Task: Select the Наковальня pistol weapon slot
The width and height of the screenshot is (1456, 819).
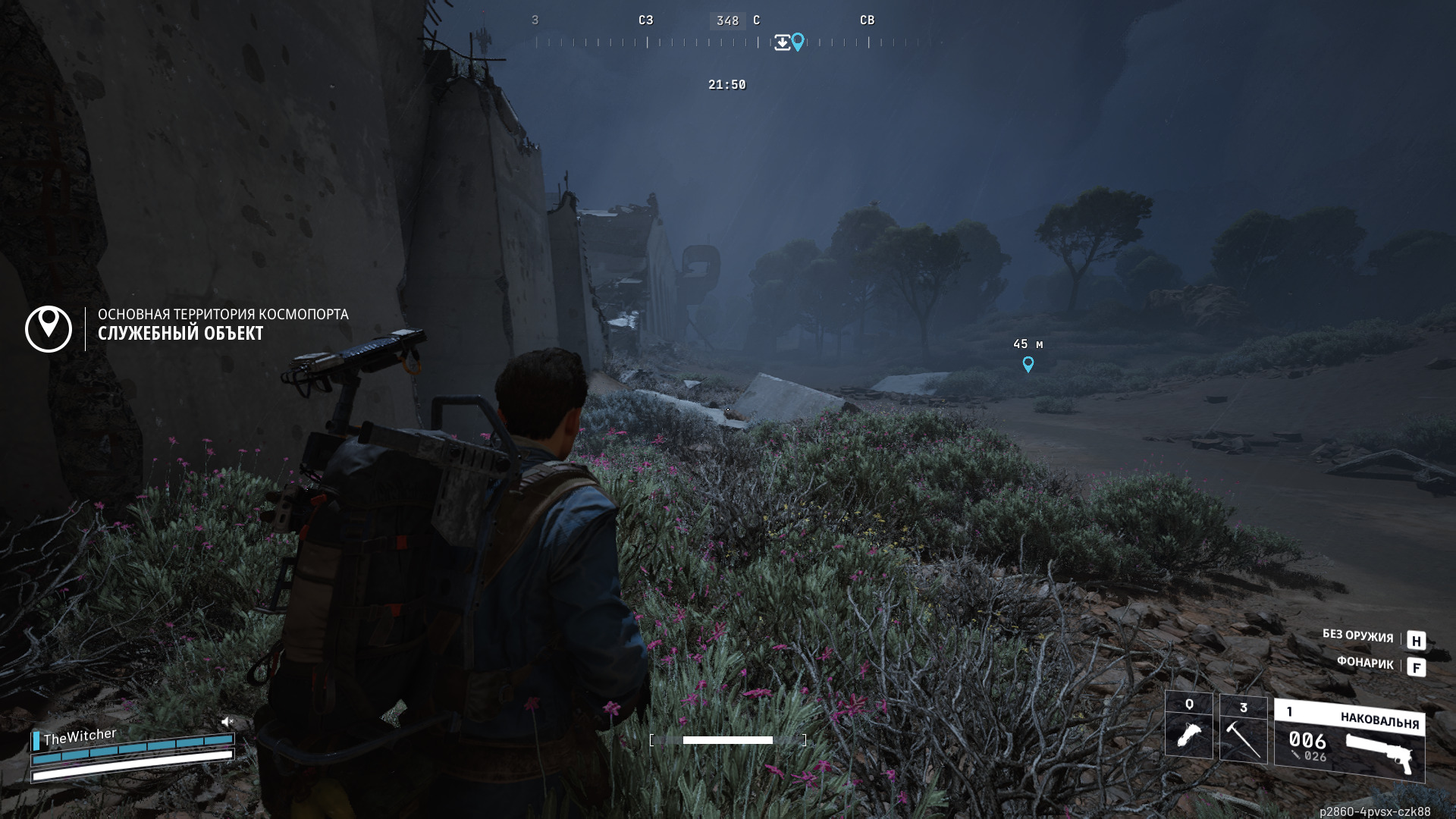Action: pos(1349,741)
